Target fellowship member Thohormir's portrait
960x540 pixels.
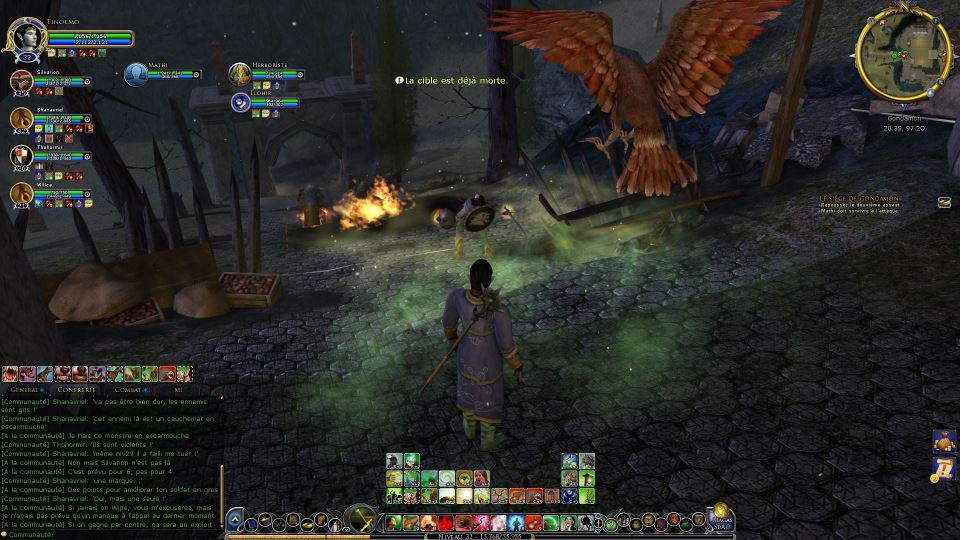[22, 156]
